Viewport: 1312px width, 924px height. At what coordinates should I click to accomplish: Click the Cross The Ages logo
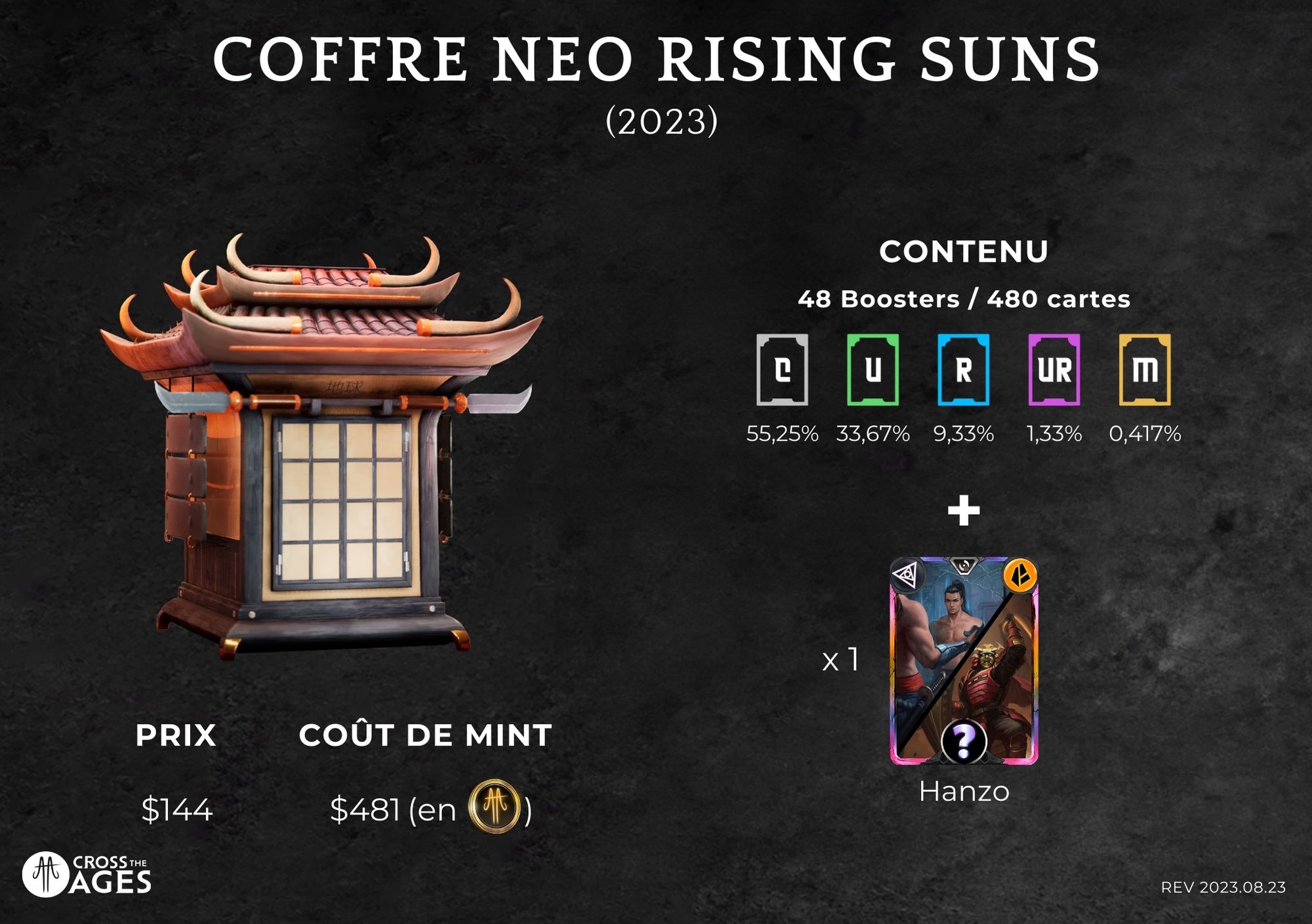coord(87,874)
